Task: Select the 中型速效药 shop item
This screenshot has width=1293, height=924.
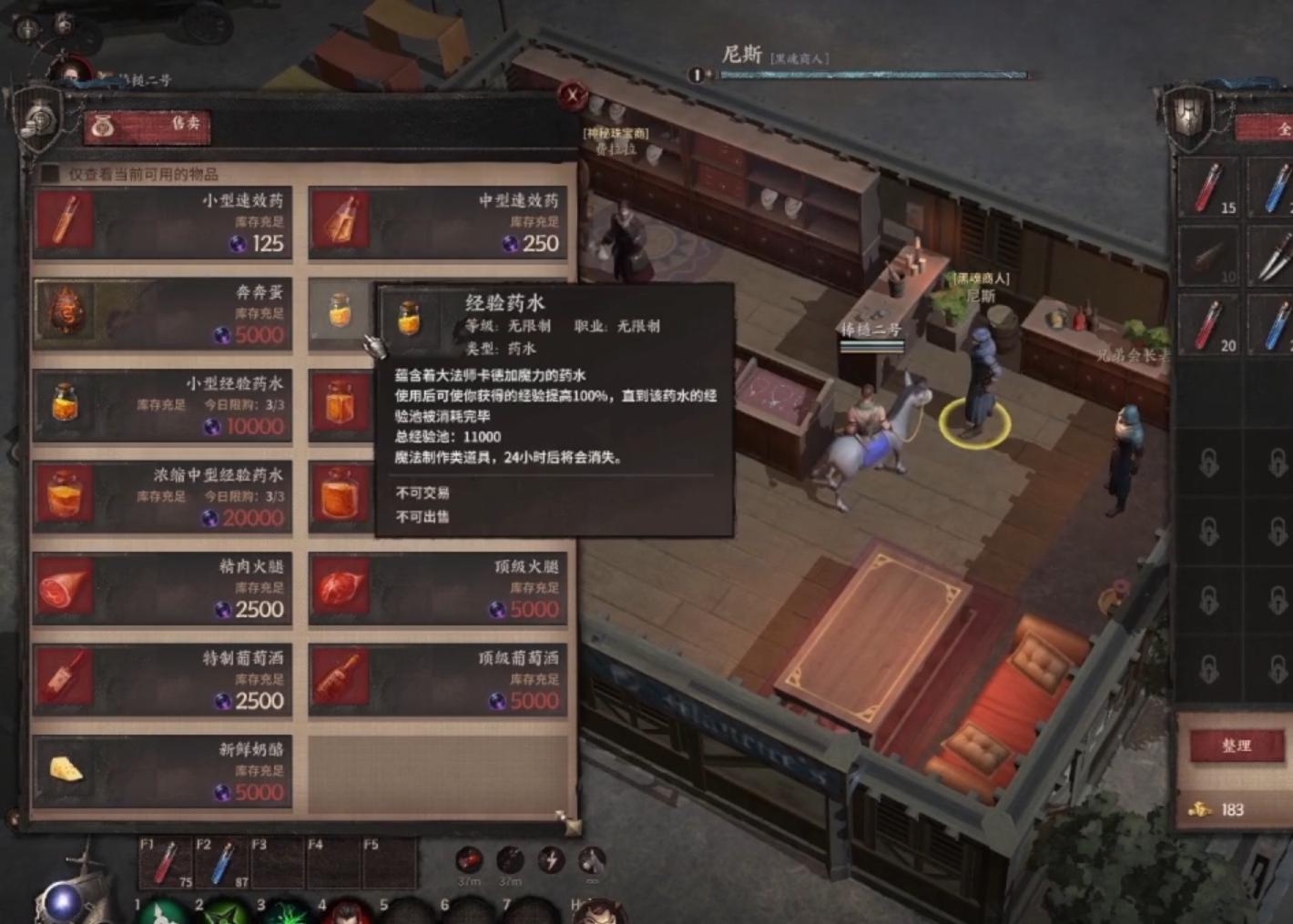Action: click(437, 223)
